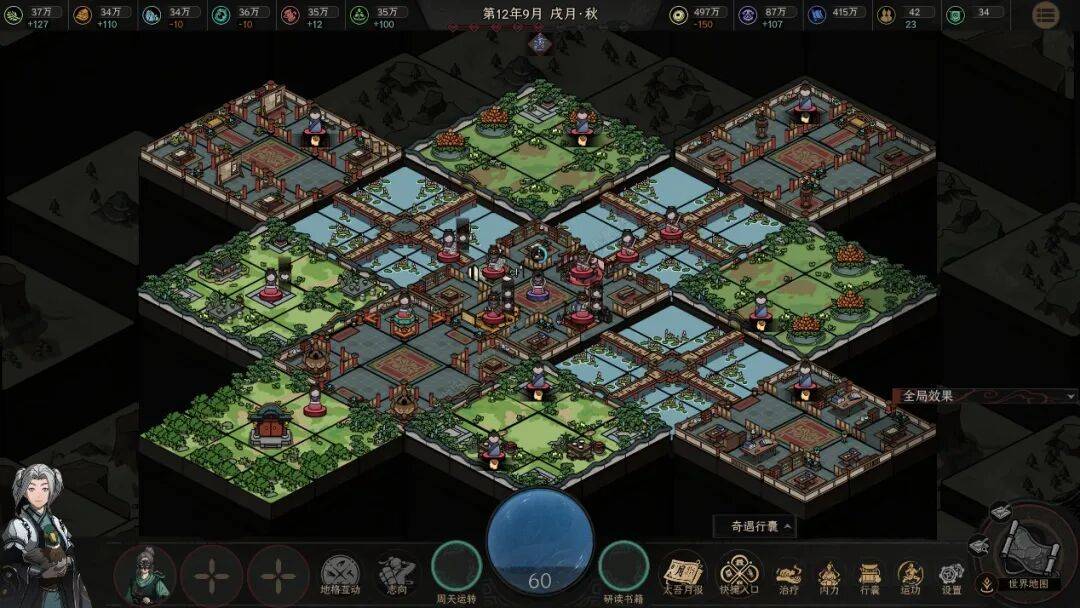This screenshot has width=1080, height=608.
Task: Read the 太吾月报 monthly report
Action: click(683, 574)
